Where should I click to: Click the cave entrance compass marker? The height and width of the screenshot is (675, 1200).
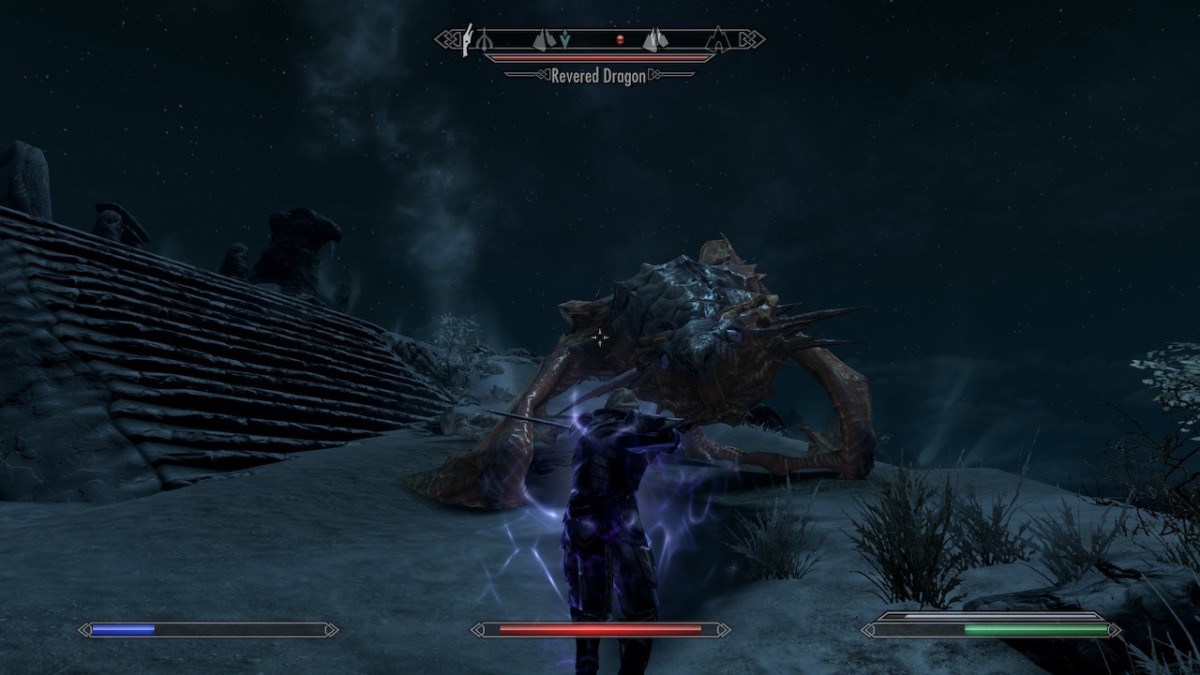pos(717,40)
